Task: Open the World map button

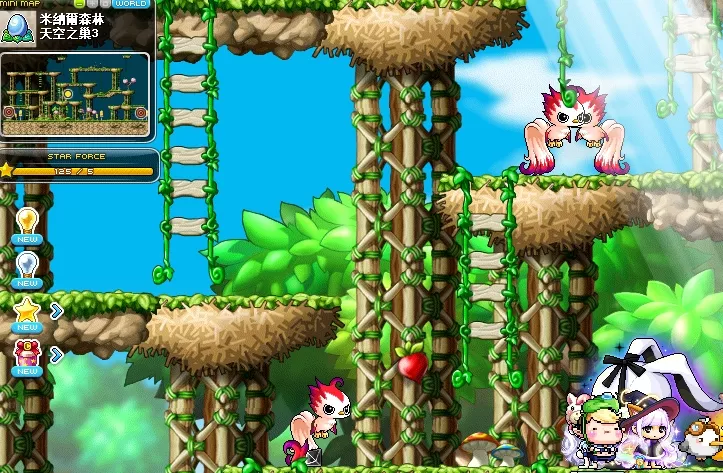Action: click(133, 4)
